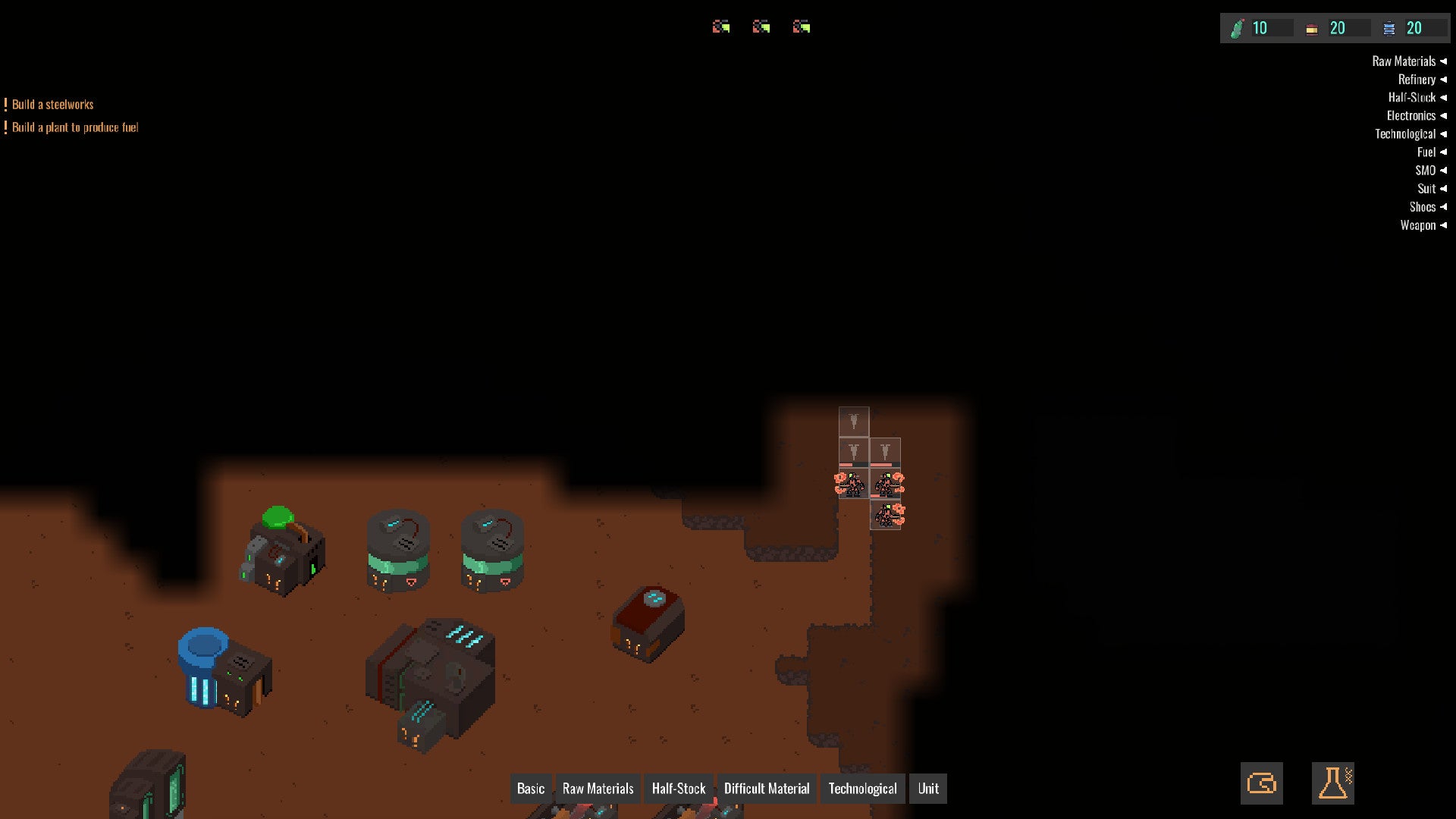Select the Build a steelworks objective

tap(52, 105)
